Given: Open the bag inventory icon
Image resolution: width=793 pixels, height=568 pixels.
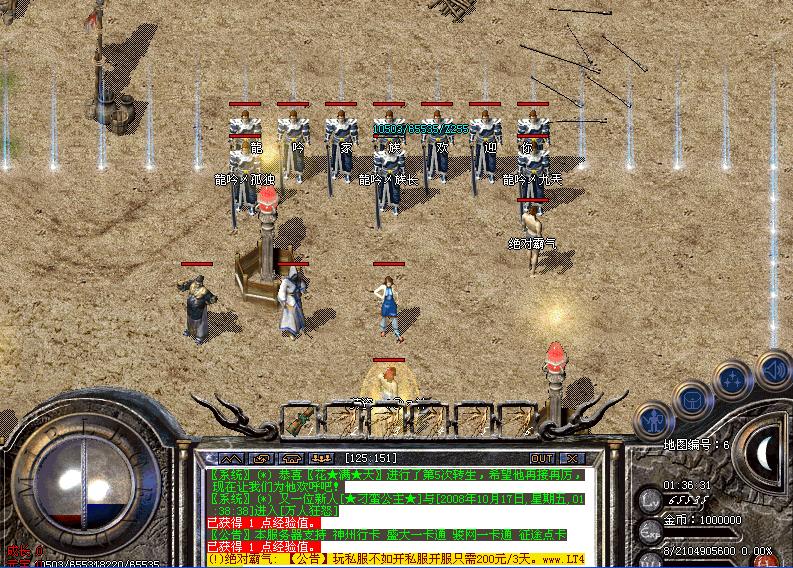Looking at the screenshot, I should 692,402.
